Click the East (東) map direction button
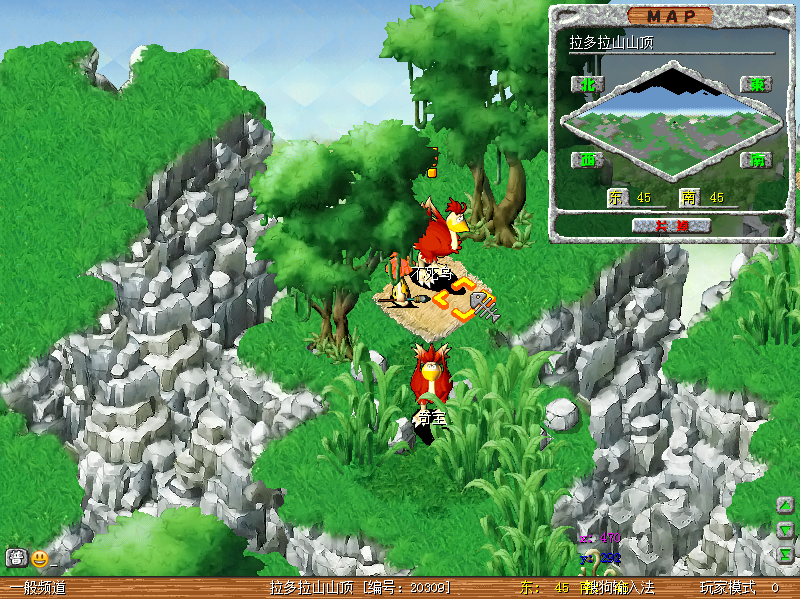This screenshot has height=600, width=800. (x=756, y=85)
